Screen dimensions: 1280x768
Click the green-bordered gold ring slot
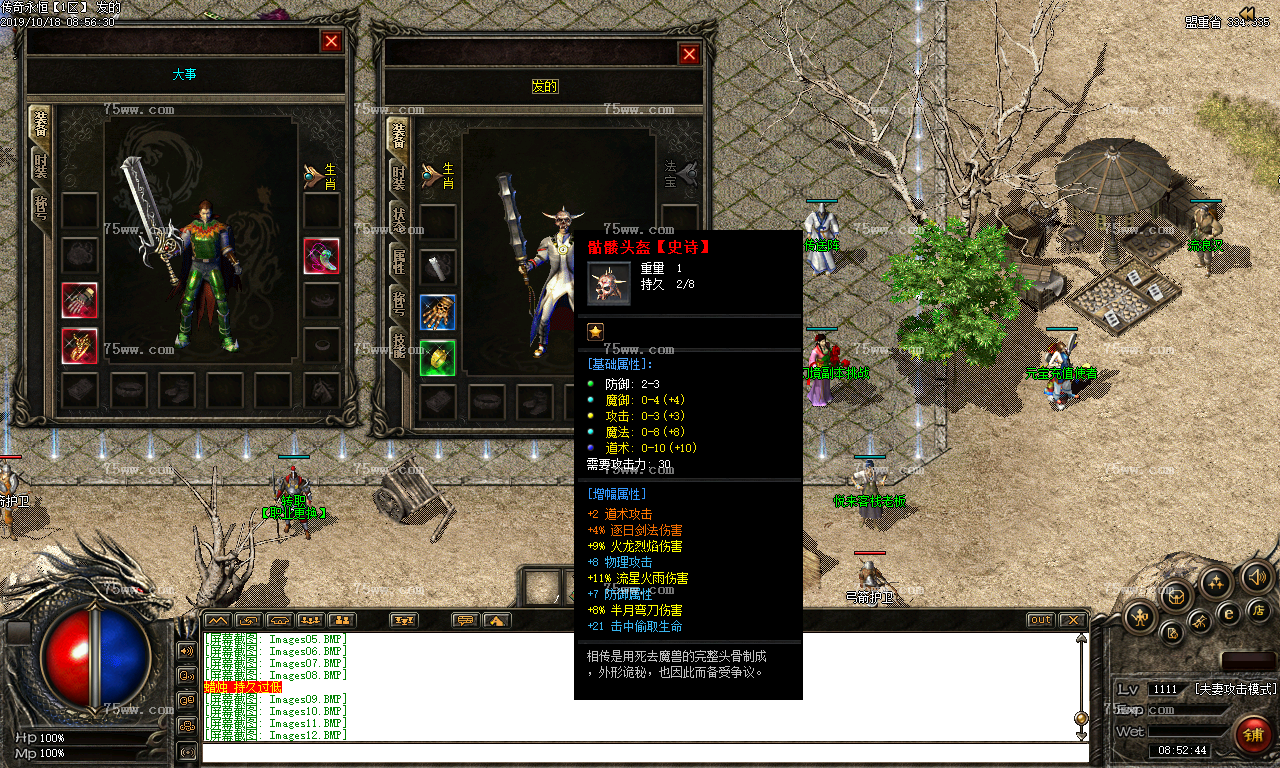[437, 358]
